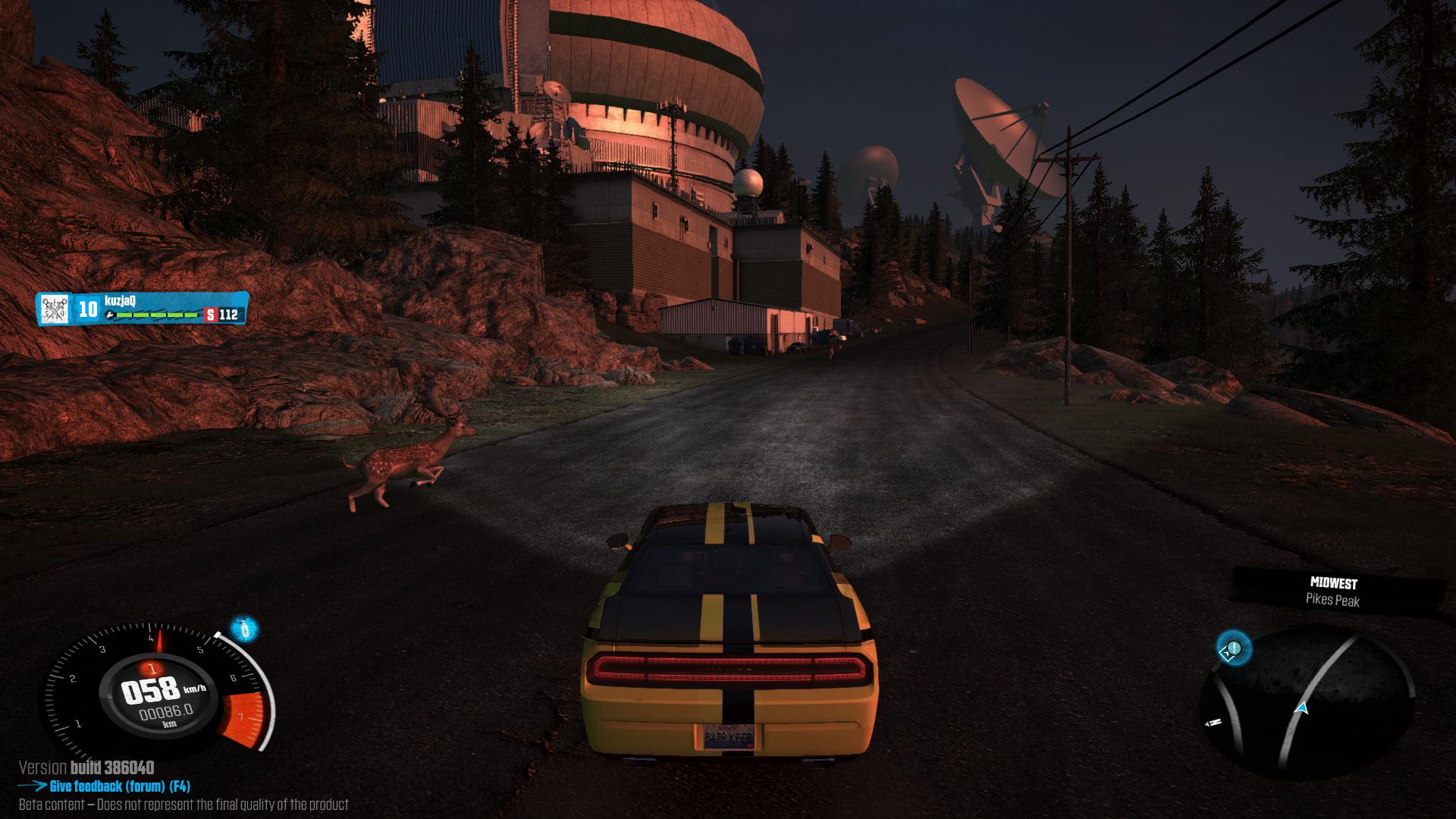Open the Give feedback forum link
Viewport: 1456px width, 819px height.
(x=119, y=786)
